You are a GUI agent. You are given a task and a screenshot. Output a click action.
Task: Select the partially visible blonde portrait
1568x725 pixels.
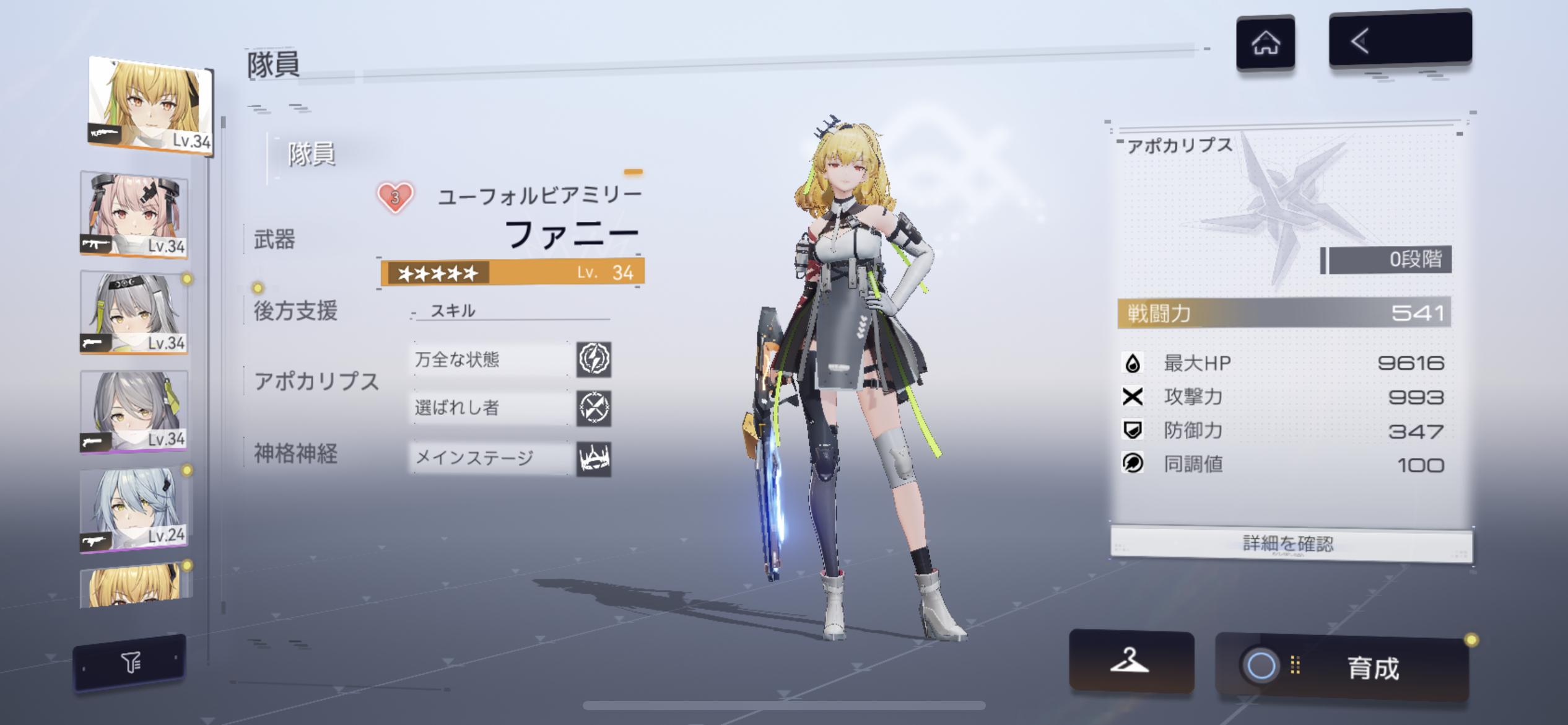point(134,586)
